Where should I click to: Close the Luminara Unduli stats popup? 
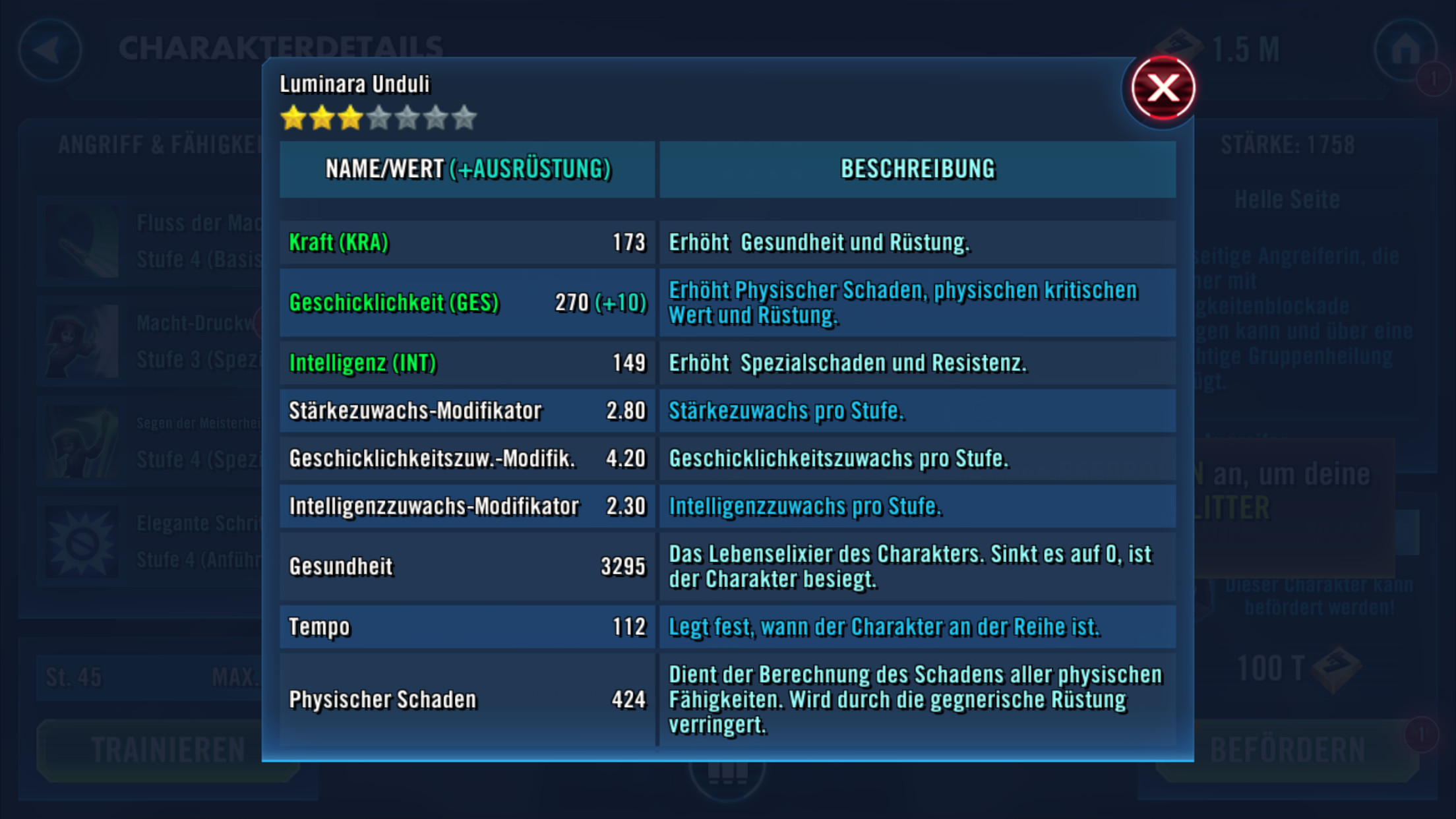[x=1163, y=88]
